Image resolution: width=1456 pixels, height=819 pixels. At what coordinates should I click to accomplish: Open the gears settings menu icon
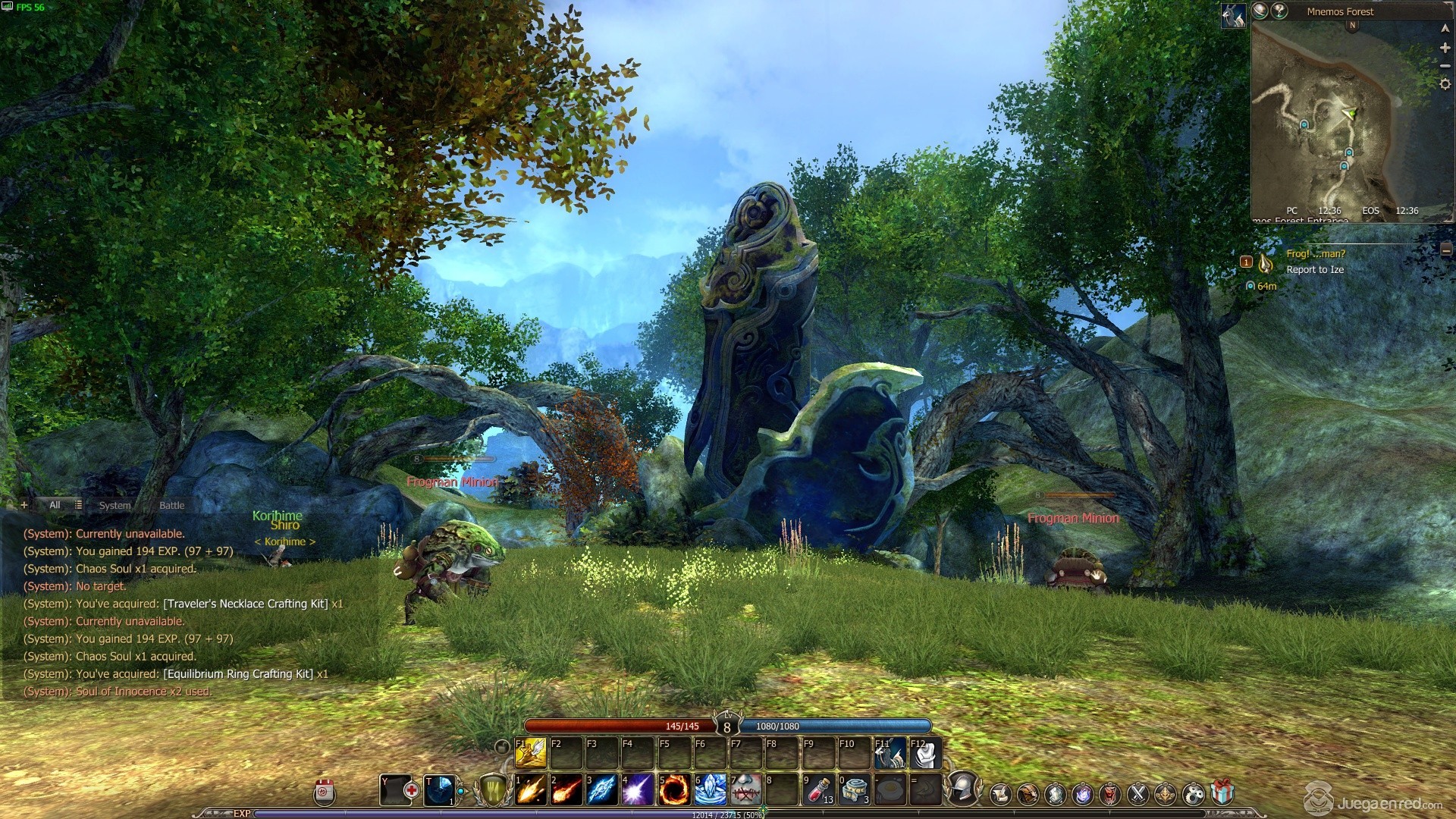point(1193,793)
